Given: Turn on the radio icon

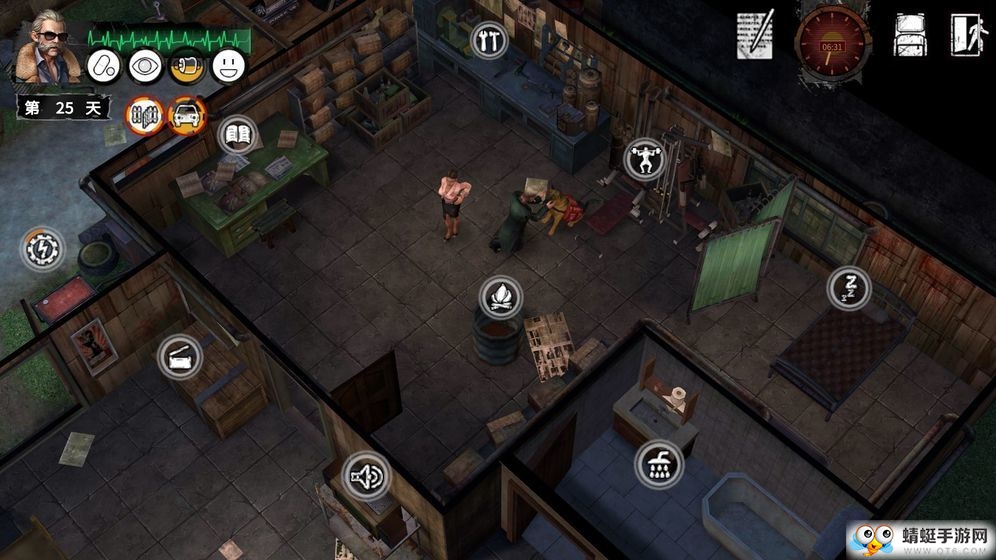Looking at the screenshot, I should 179,356.
